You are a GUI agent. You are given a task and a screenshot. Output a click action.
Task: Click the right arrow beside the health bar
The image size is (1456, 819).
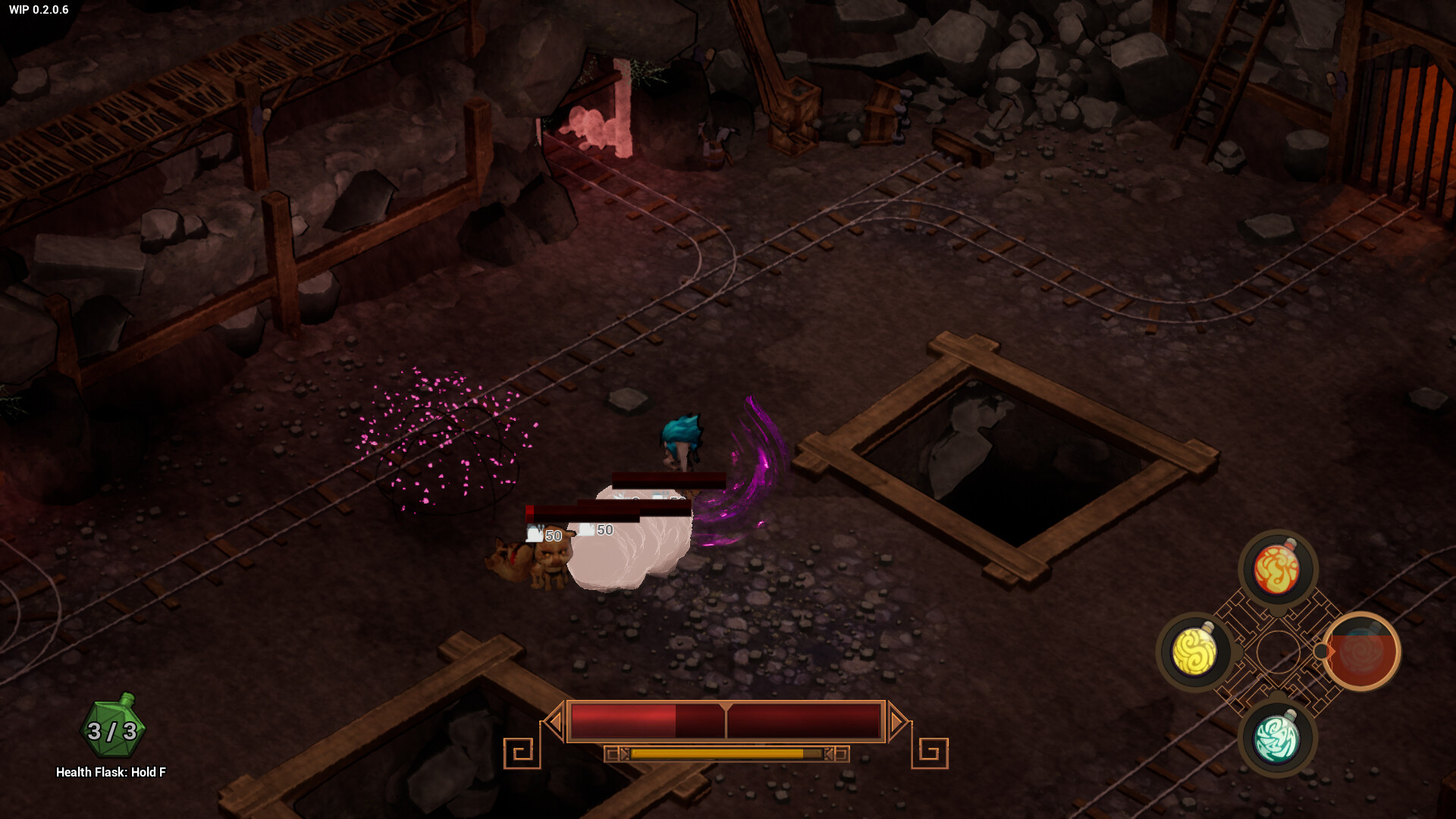[899, 722]
